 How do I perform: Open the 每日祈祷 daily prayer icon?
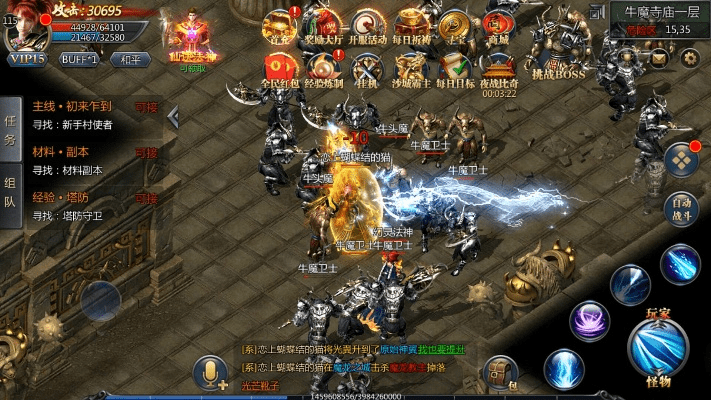412,26
